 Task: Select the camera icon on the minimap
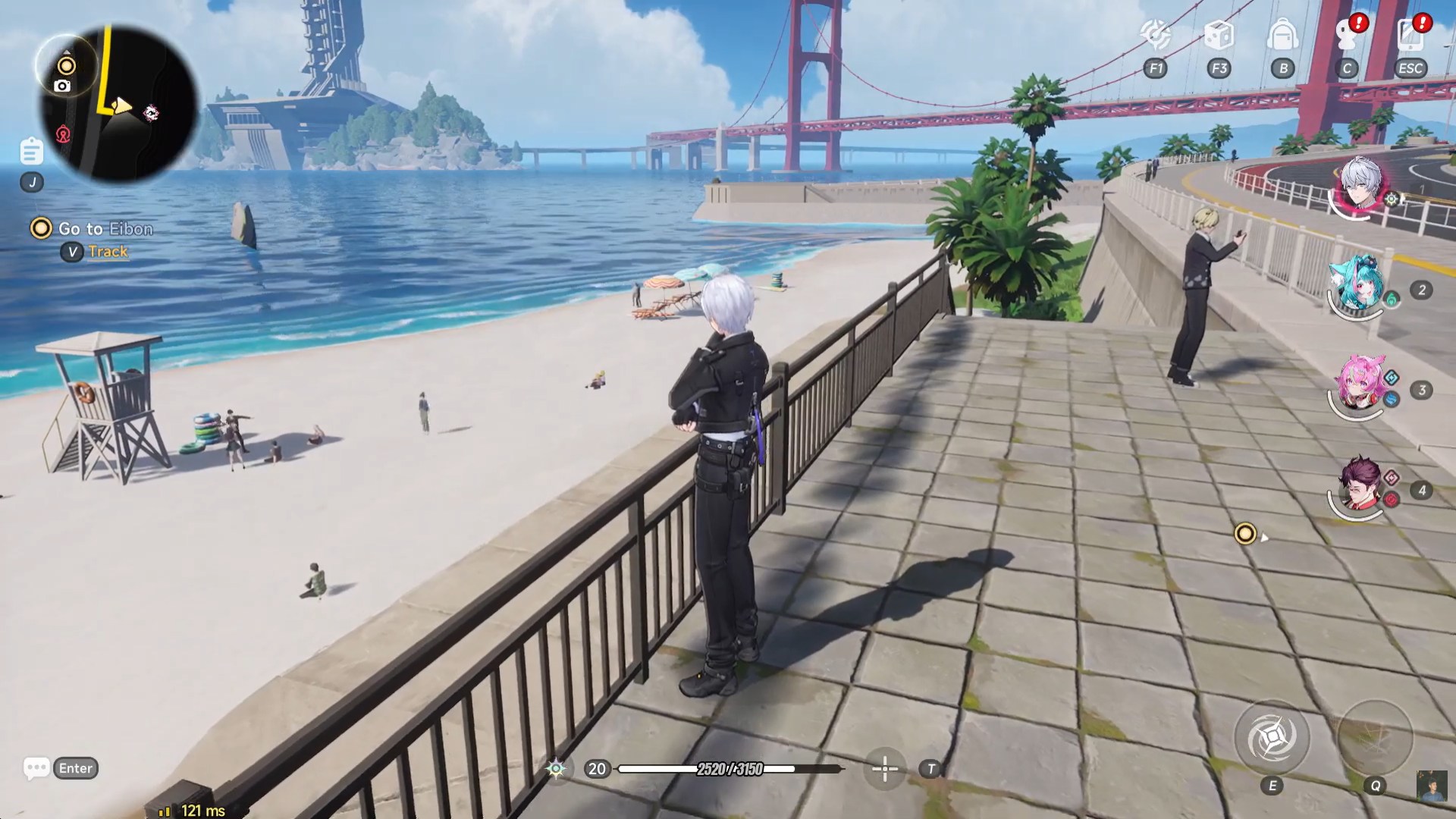(62, 86)
